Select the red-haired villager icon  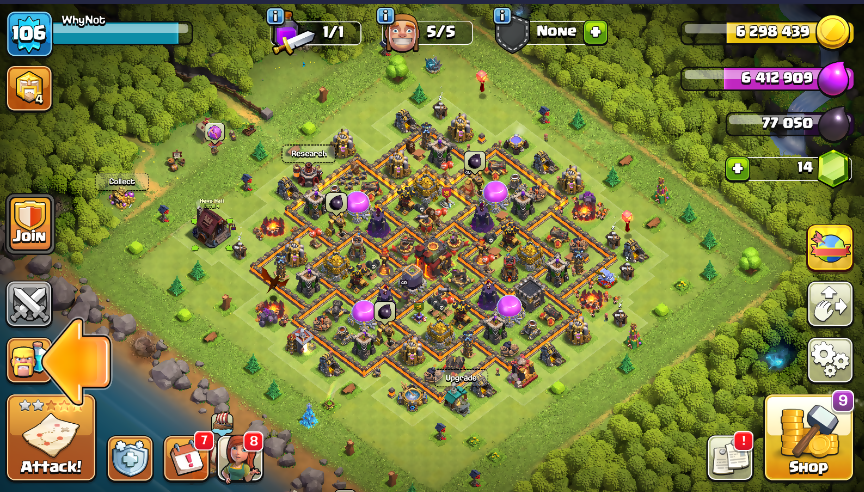tap(239, 458)
